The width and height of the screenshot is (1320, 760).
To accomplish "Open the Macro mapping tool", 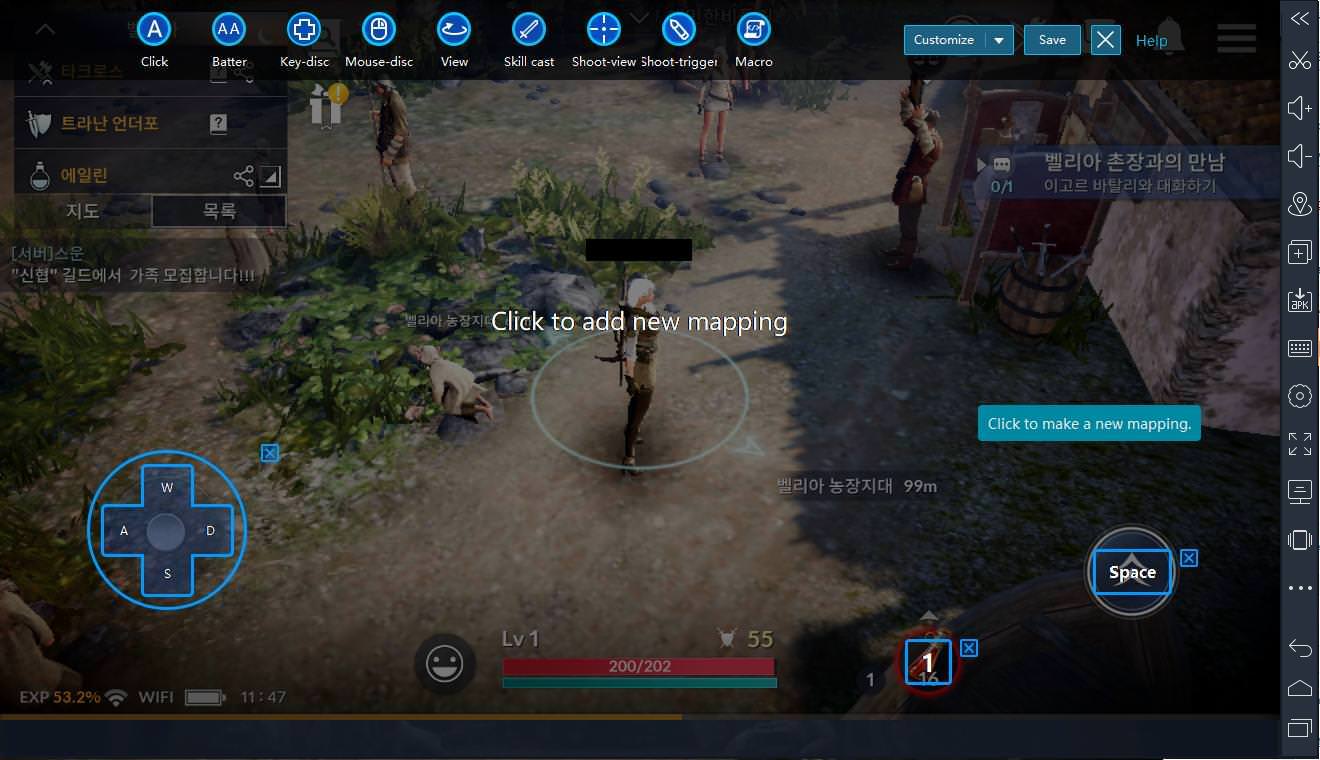I will point(753,30).
